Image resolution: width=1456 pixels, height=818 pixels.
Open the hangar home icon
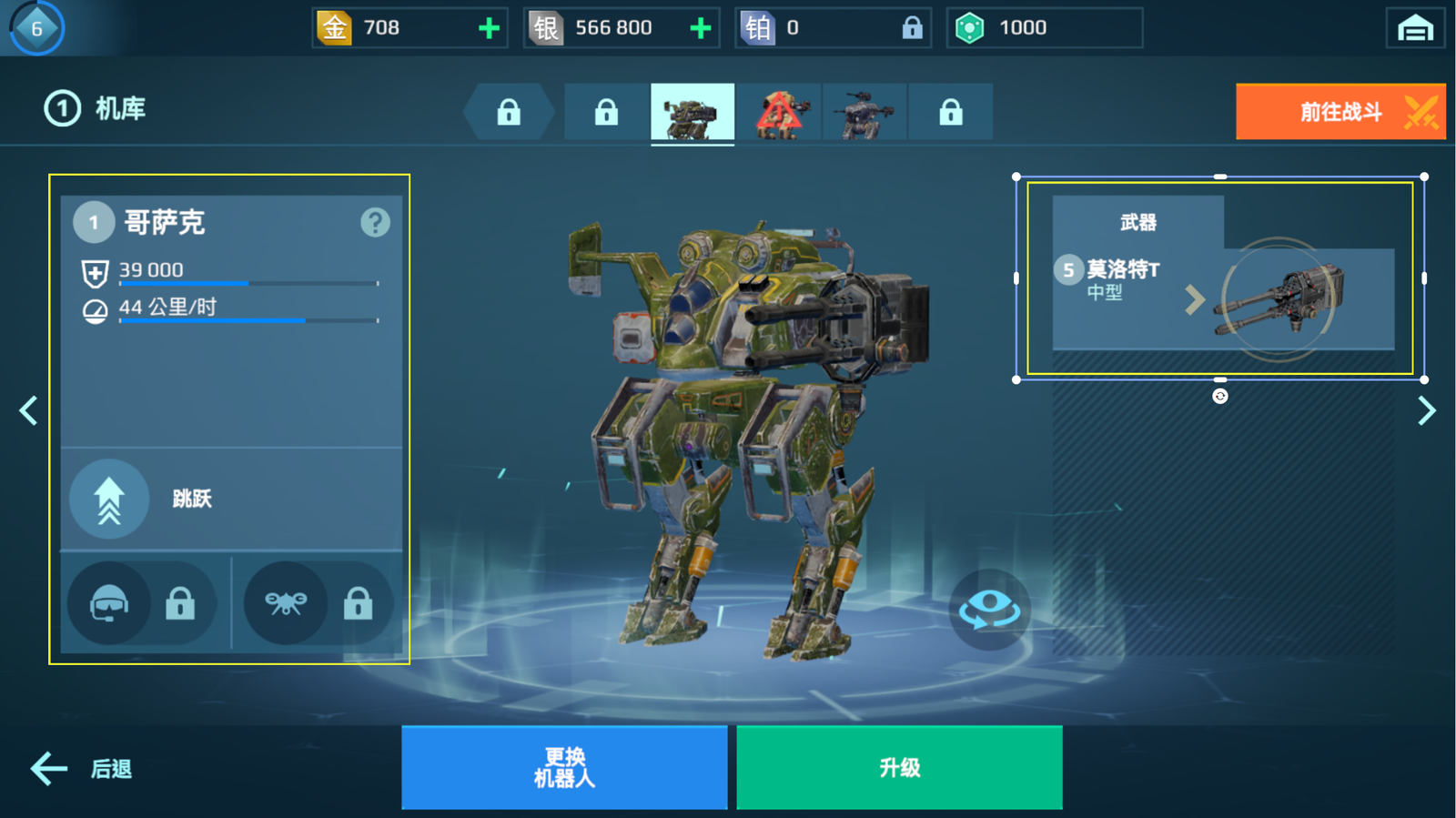coord(1415,28)
